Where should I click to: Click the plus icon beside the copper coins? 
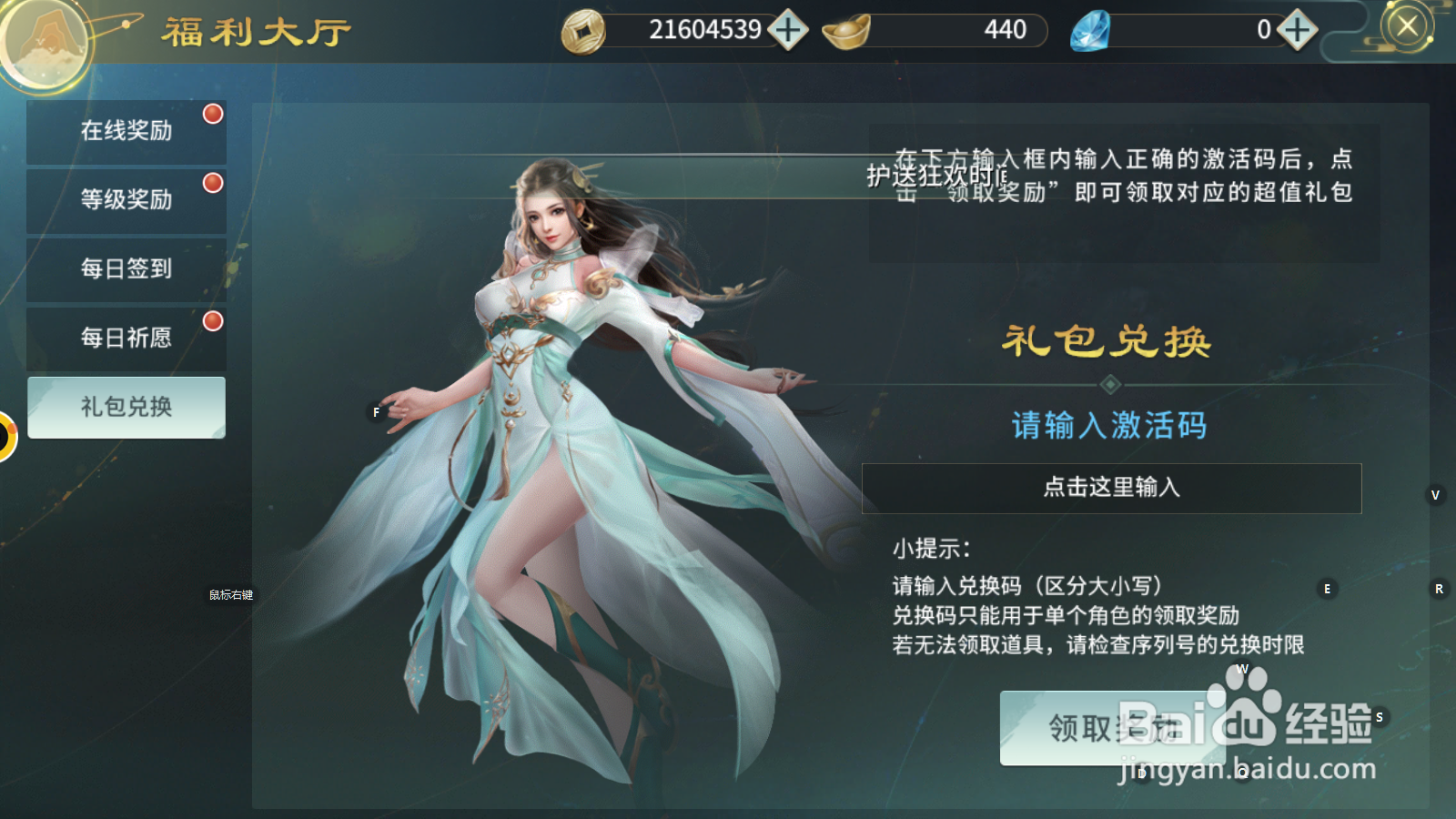(x=788, y=30)
